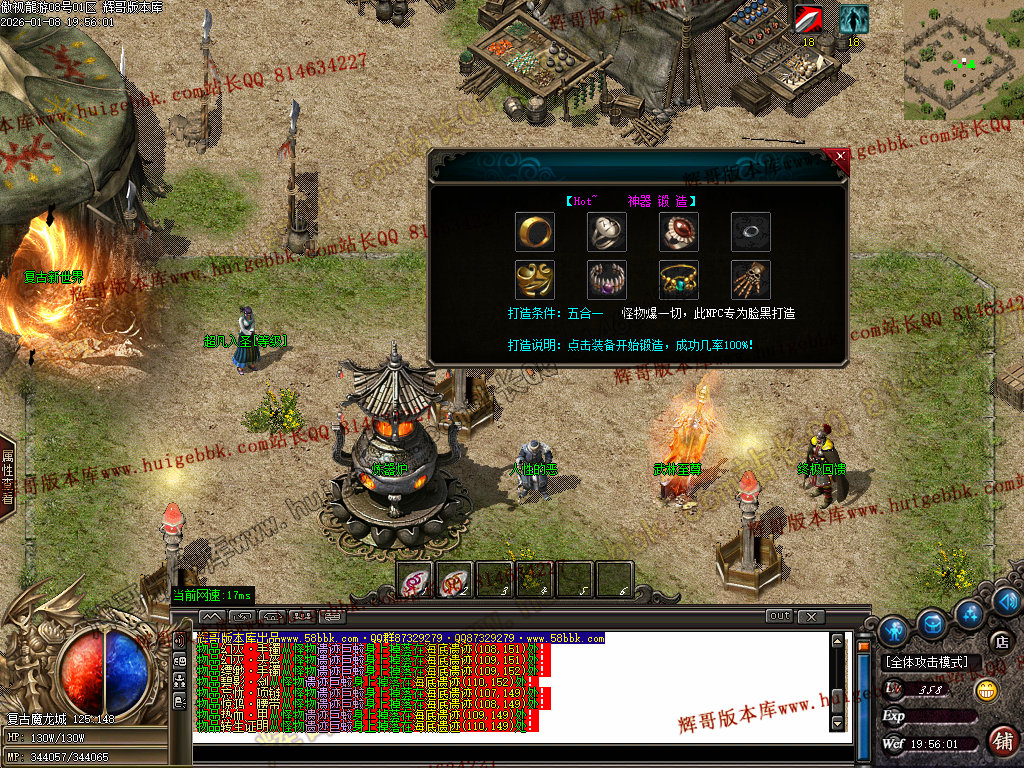This screenshot has width=1024, height=768.
Task: Open the yellow smiley emoji button
Action: [987, 690]
